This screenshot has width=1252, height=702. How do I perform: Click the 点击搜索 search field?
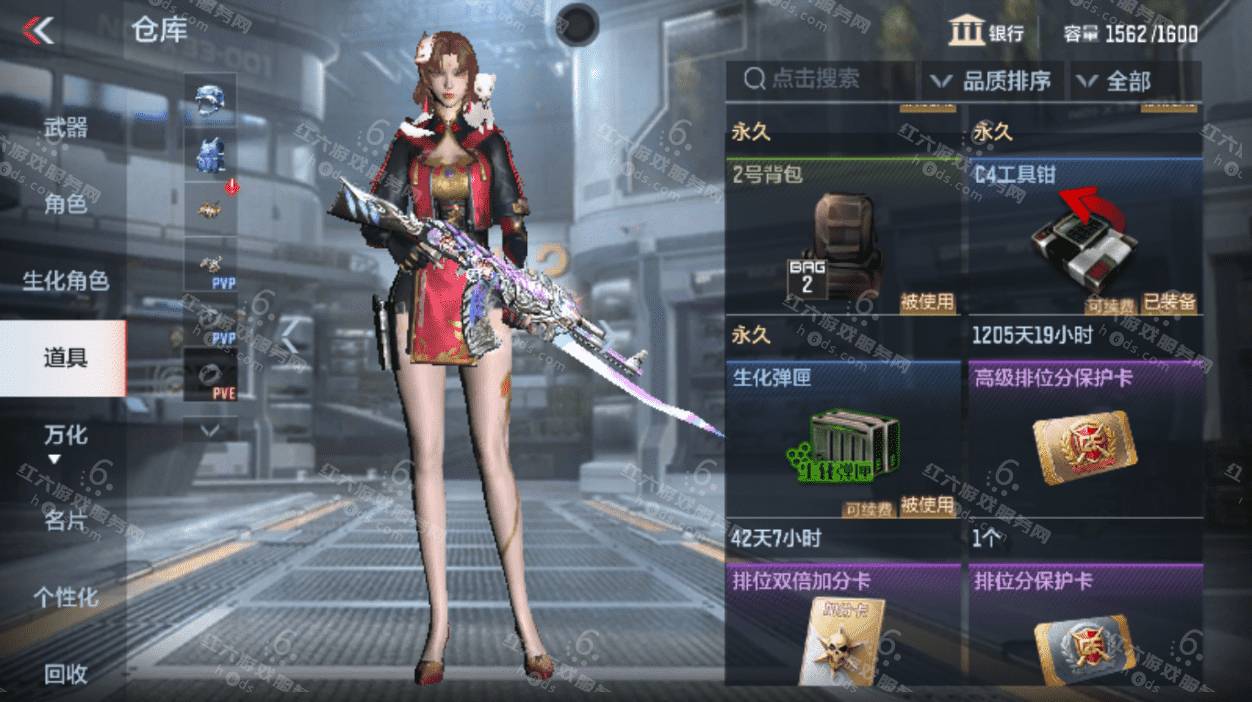point(820,80)
